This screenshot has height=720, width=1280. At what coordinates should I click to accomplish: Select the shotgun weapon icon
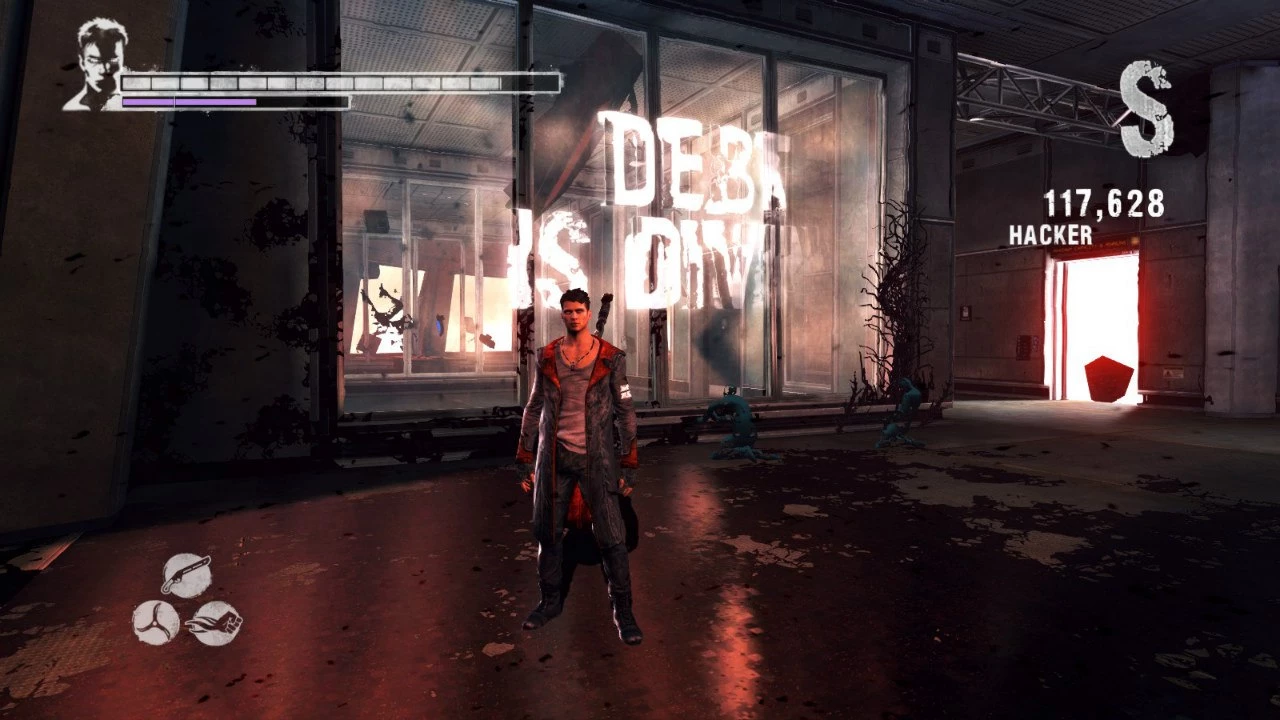pyautogui.click(x=186, y=576)
